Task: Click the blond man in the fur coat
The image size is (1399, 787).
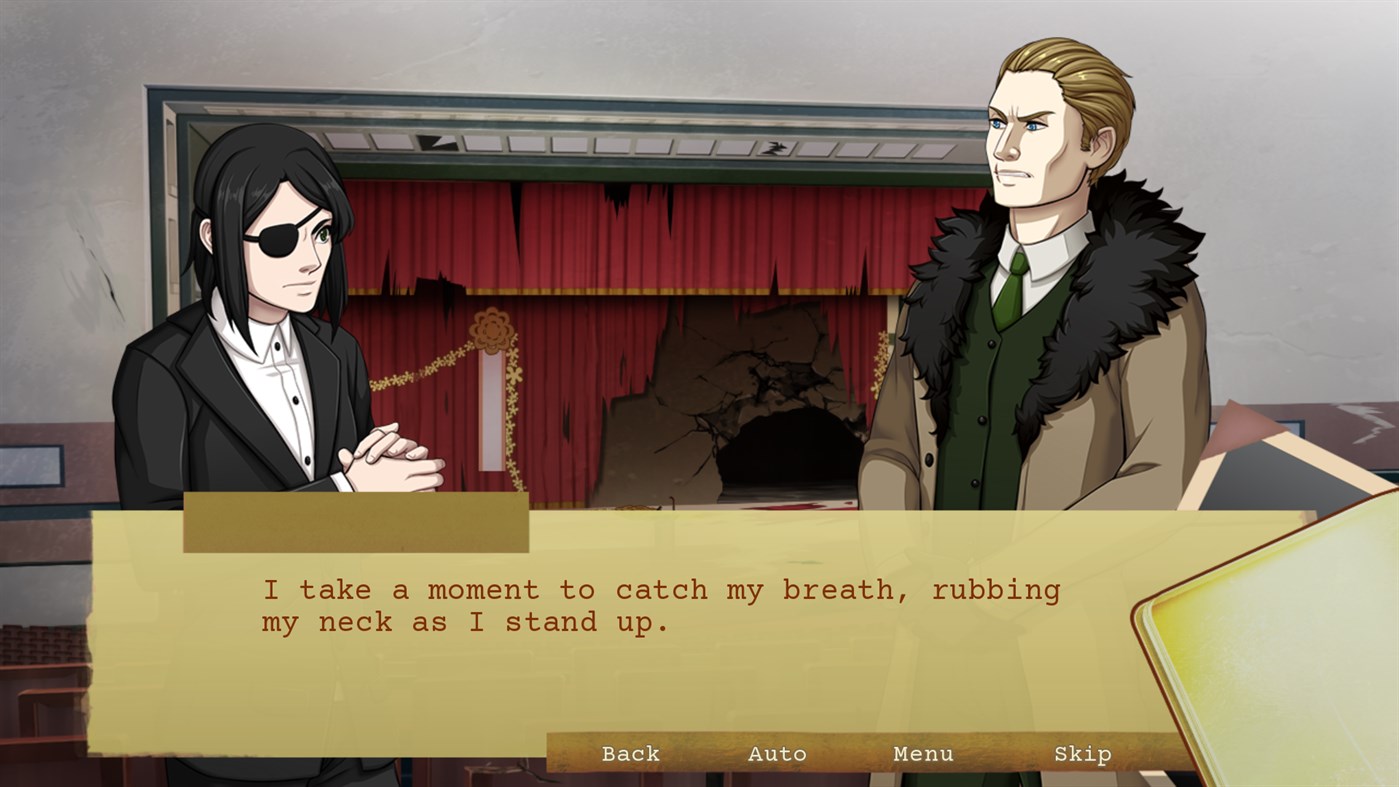Action: coord(1030,300)
